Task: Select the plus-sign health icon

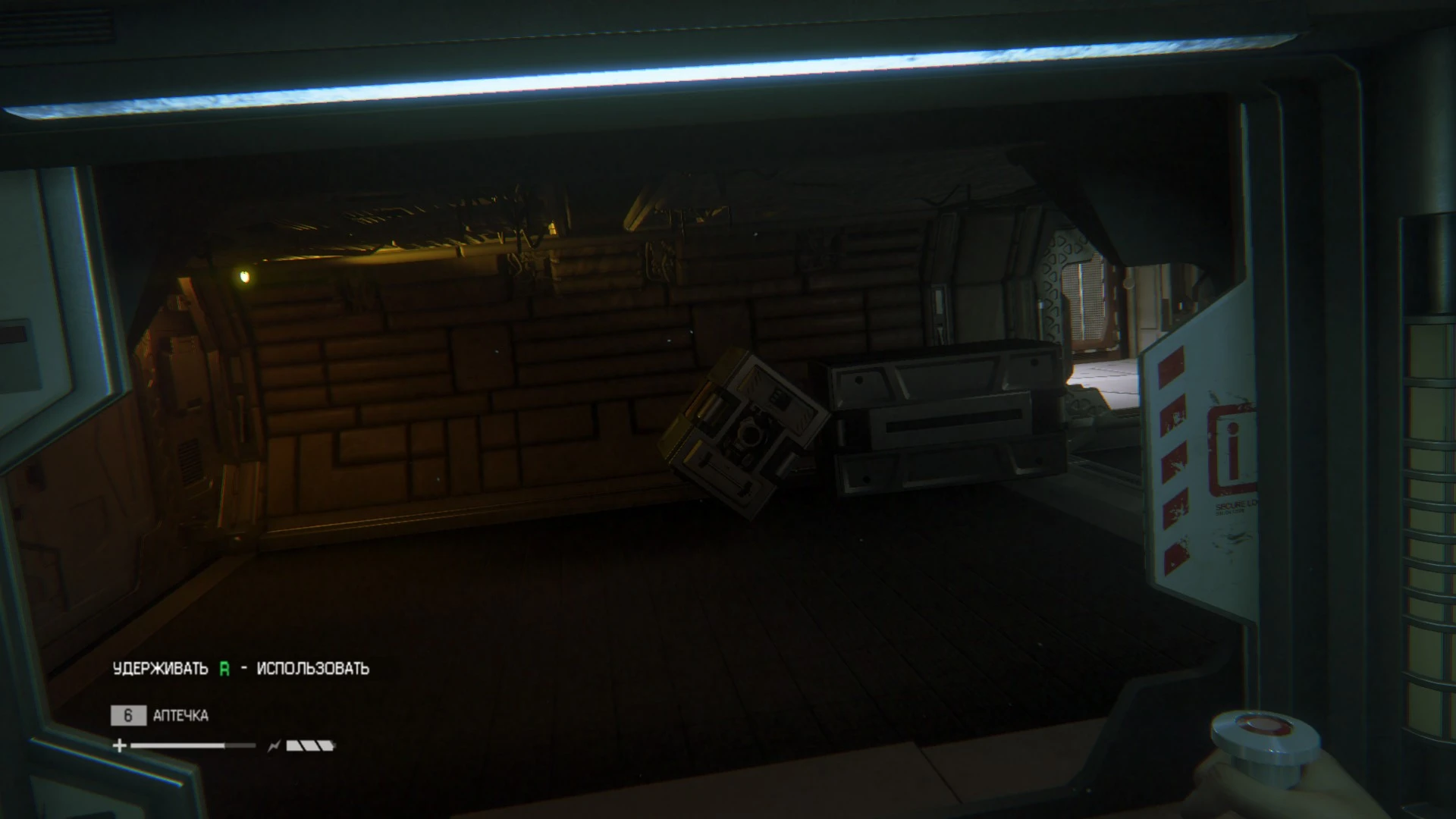Action: pos(119,747)
